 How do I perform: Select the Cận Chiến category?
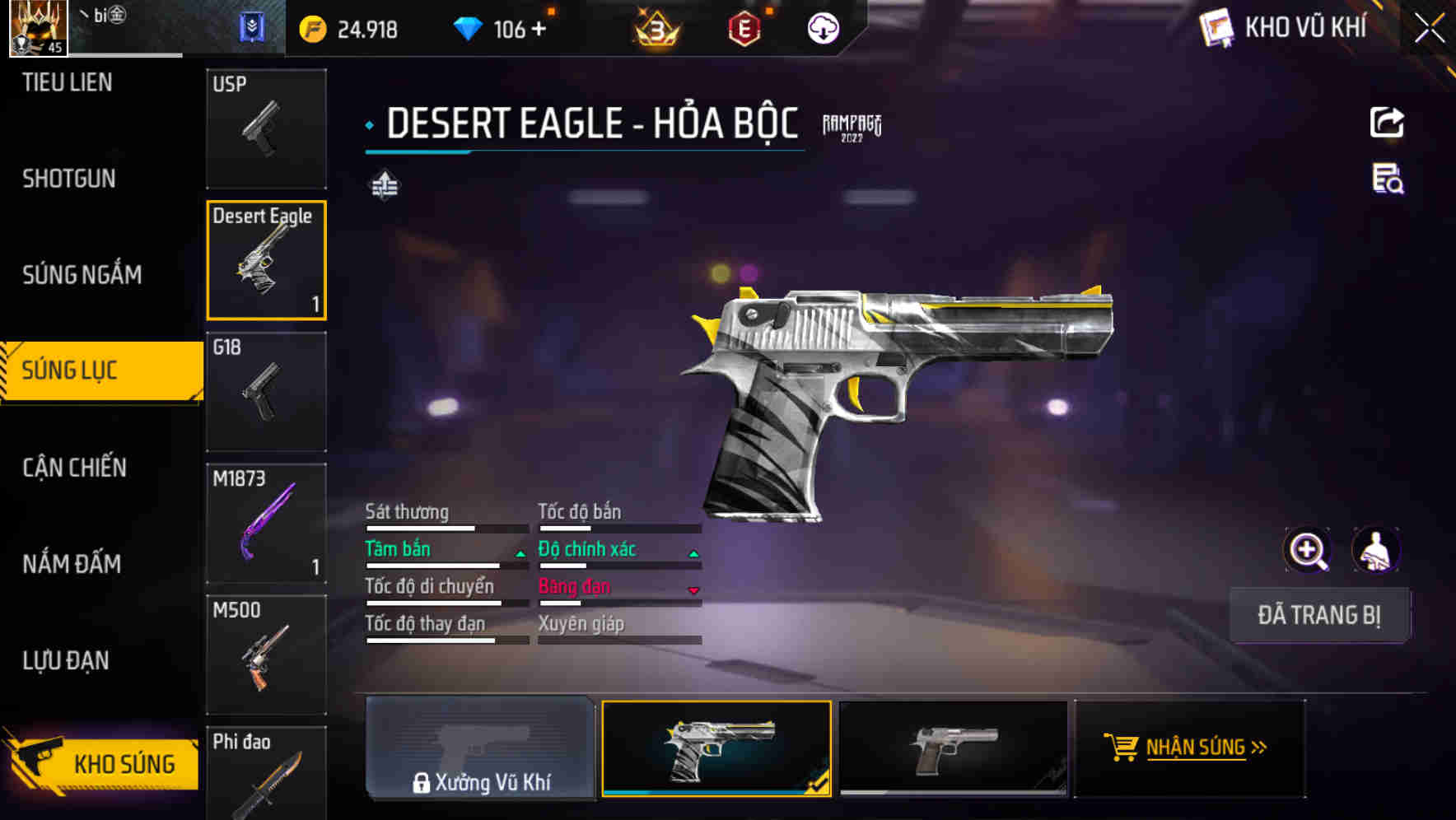click(74, 468)
